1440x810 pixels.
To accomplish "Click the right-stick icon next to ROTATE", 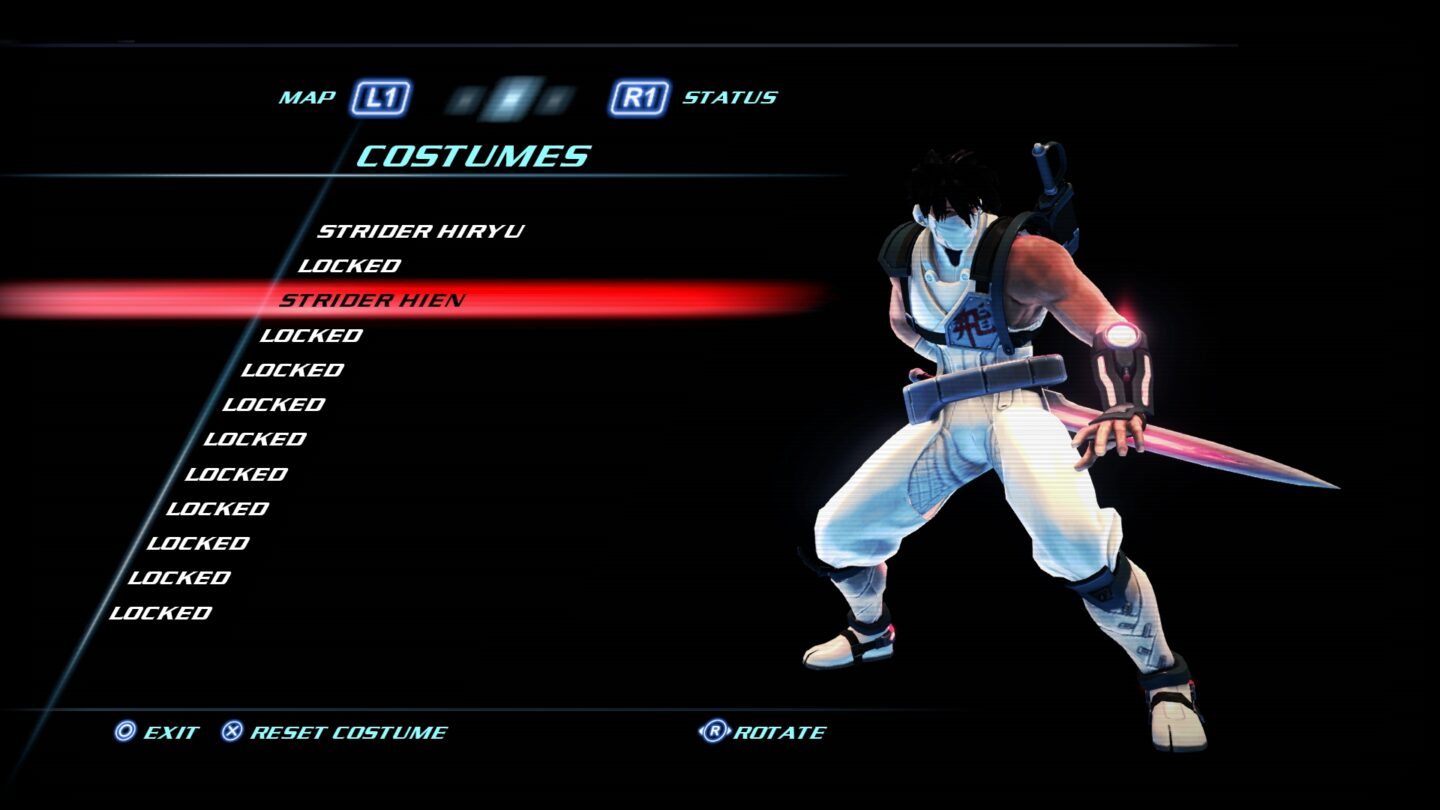I will 713,732.
